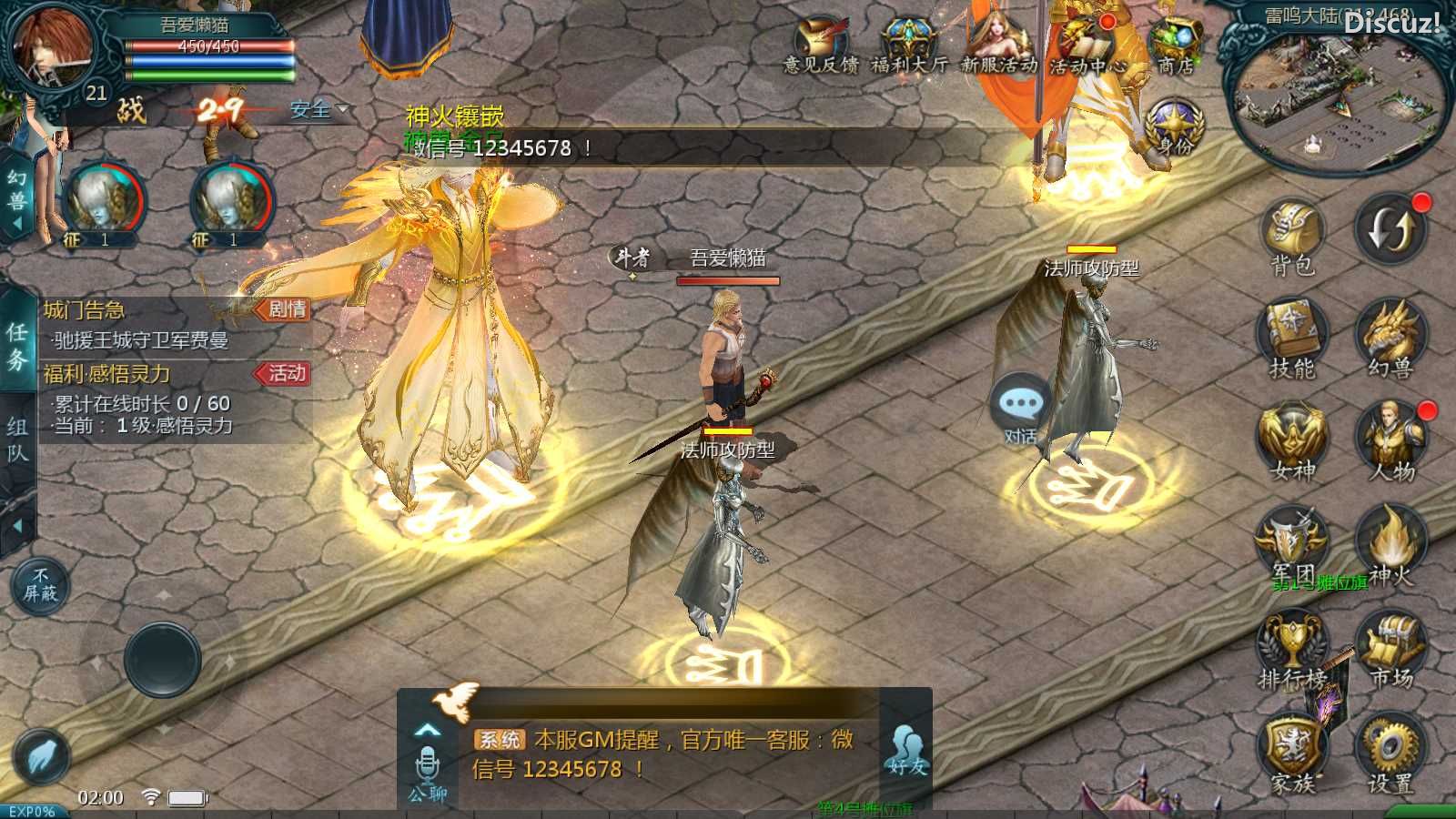Open the 神火 divine fire menu

pos(1390,542)
